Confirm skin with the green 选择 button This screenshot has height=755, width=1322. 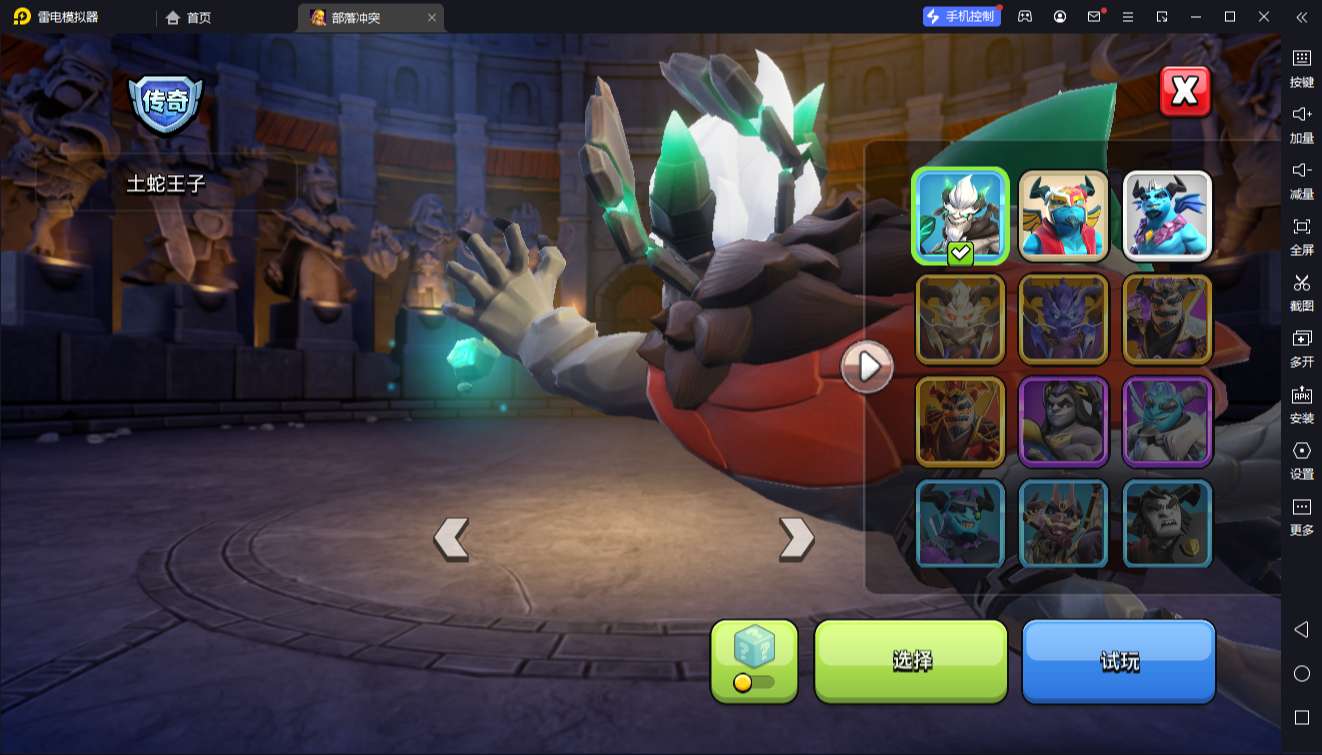[x=911, y=661]
